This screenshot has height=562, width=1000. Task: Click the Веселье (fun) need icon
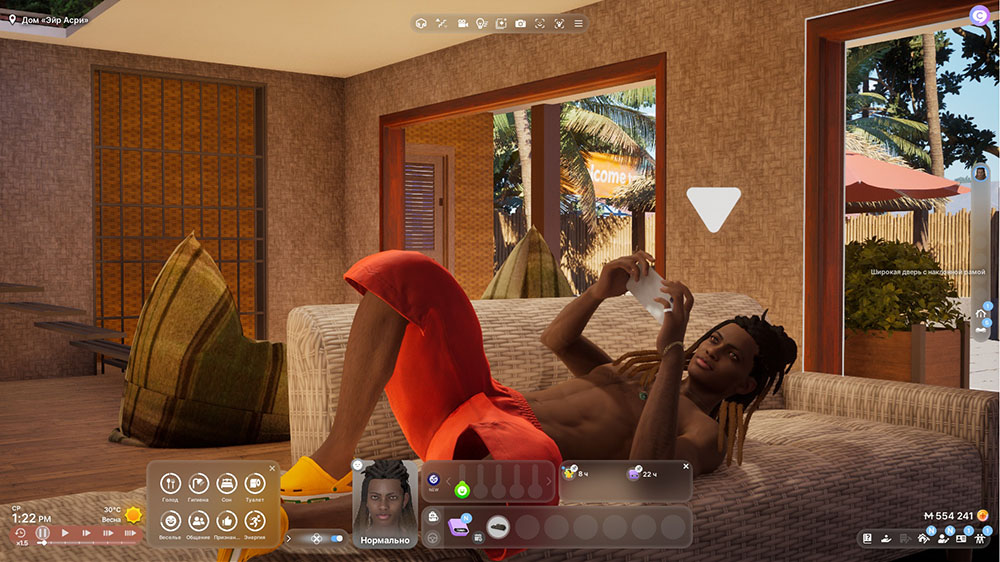click(170, 521)
